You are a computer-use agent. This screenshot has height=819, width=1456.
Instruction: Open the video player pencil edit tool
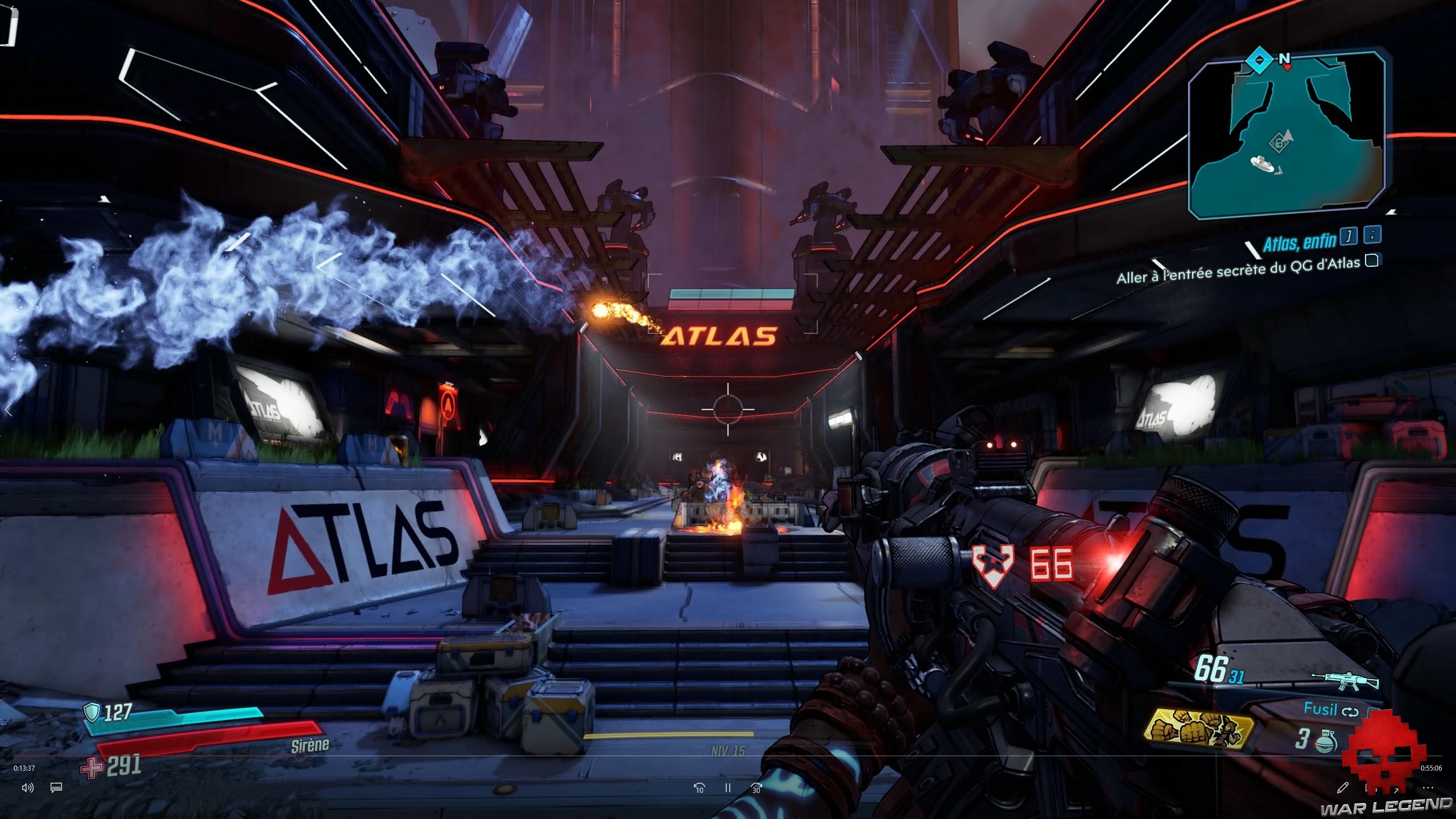click(x=1343, y=788)
